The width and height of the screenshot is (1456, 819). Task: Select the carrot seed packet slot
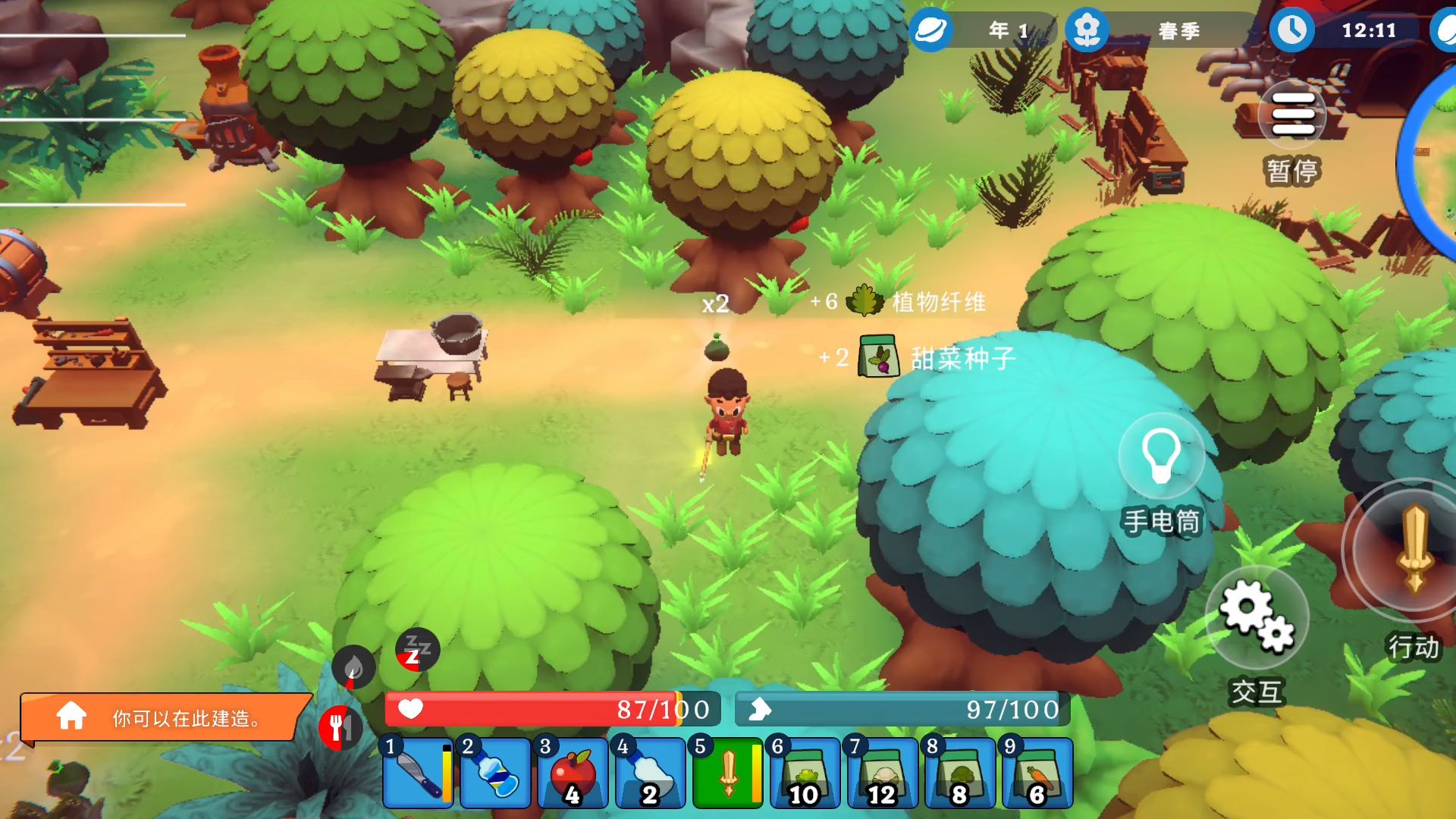pos(1037,773)
